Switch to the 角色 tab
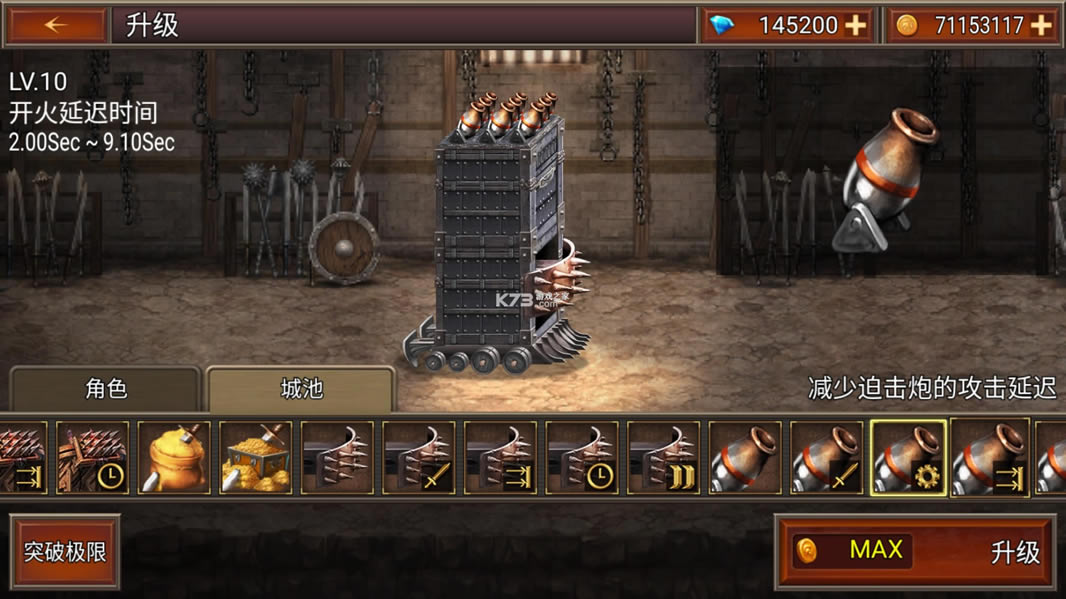 point(106,388)
